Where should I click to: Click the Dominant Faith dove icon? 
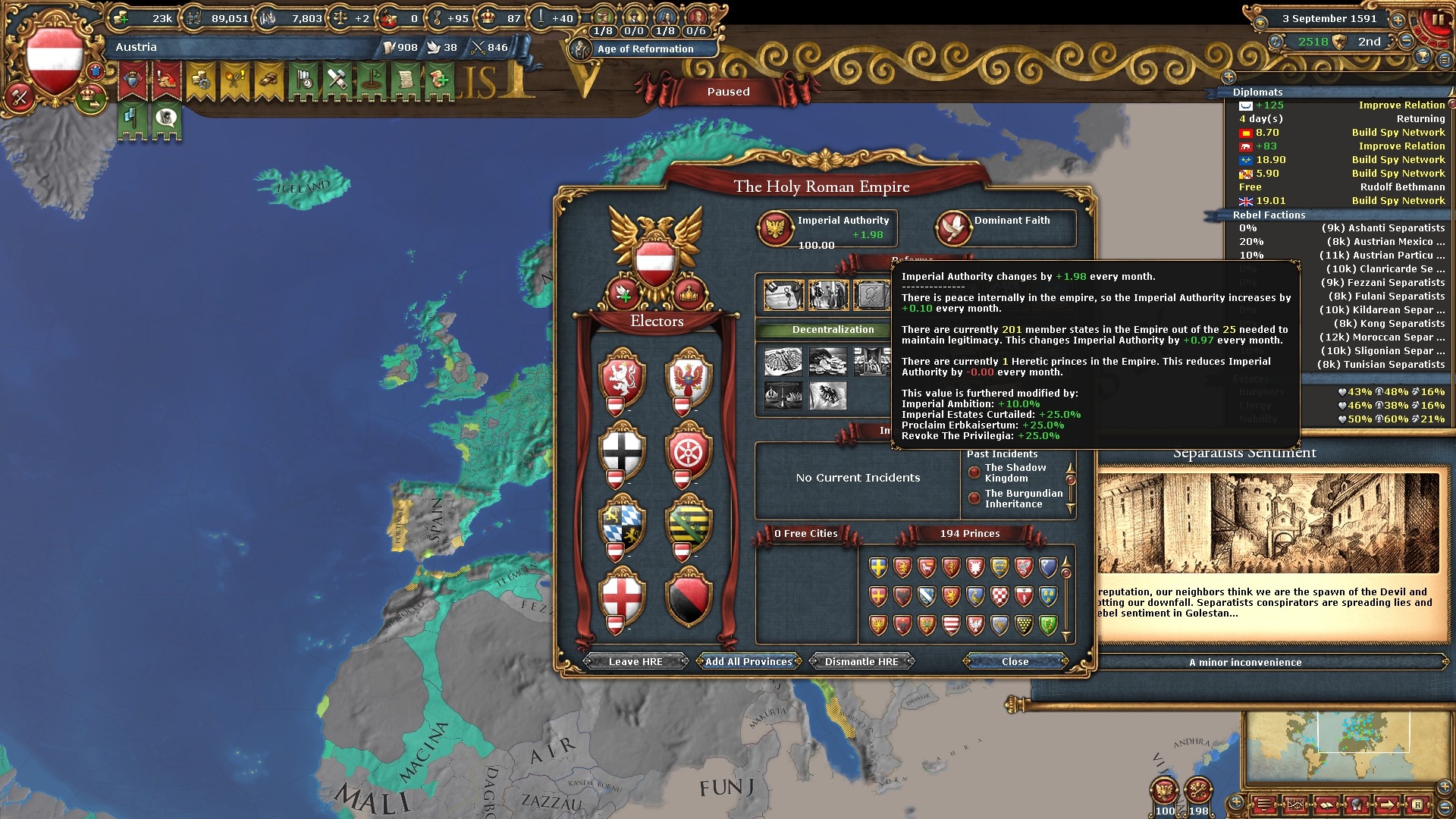coord(953,228)
